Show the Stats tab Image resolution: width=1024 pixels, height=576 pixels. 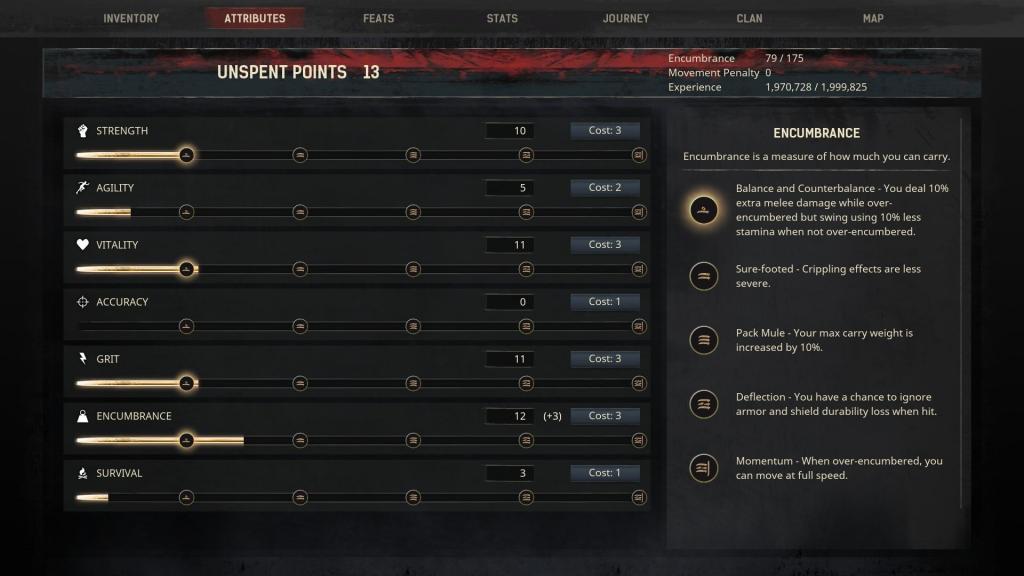[x=502, y=18]
